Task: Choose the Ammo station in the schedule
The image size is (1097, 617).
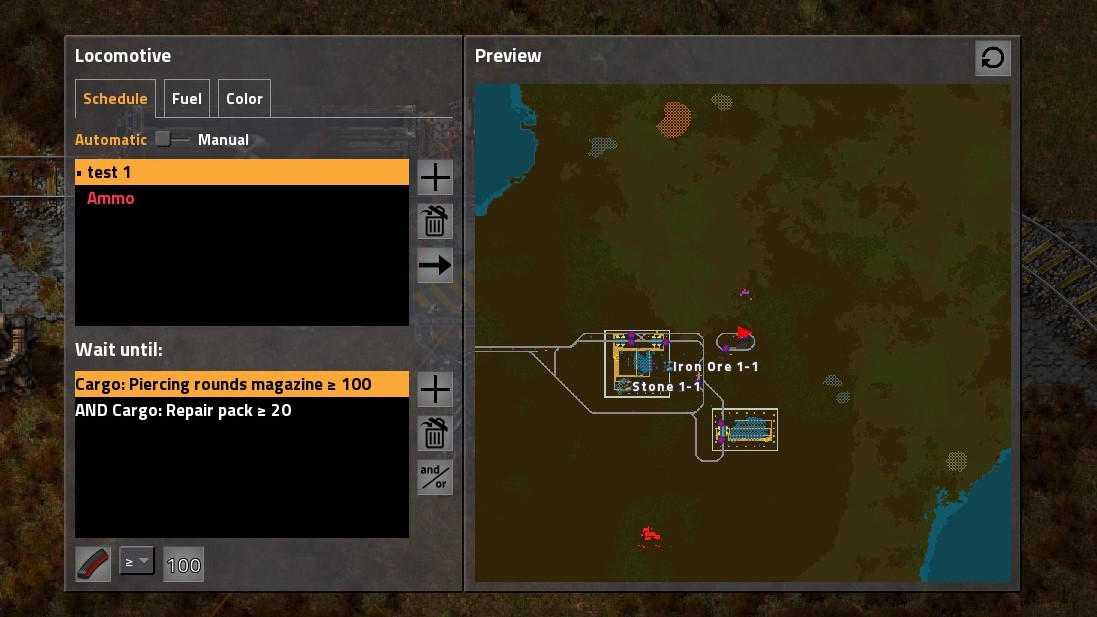Action: 242,198
